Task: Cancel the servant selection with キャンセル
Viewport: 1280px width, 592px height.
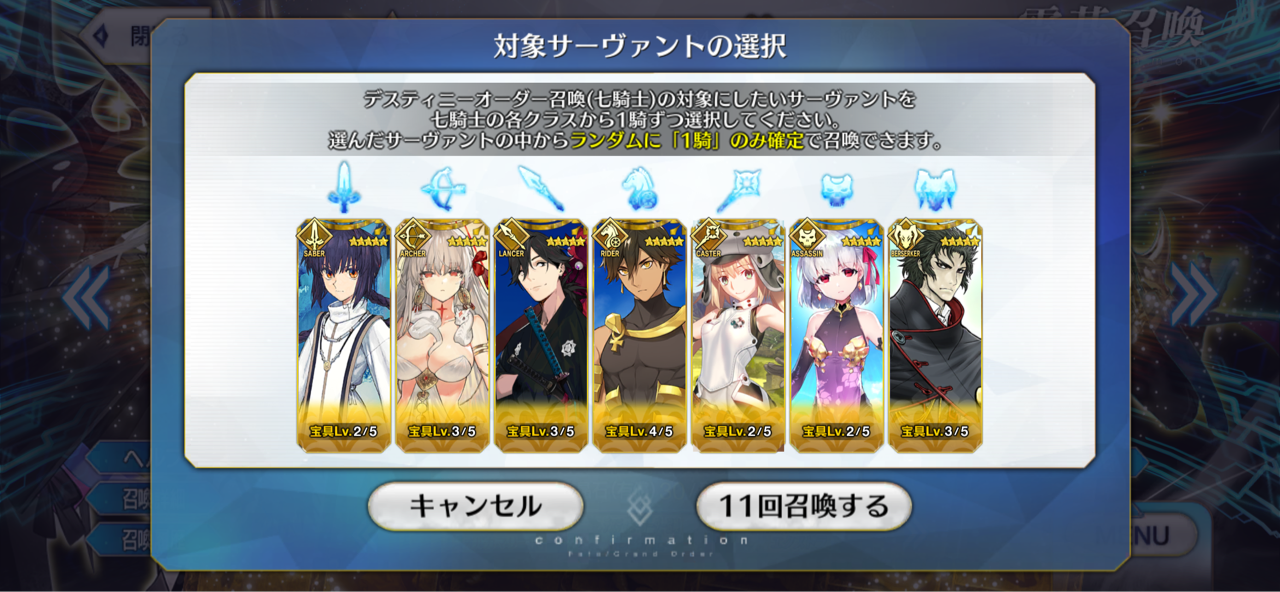Action: click(x=475, y=506)
